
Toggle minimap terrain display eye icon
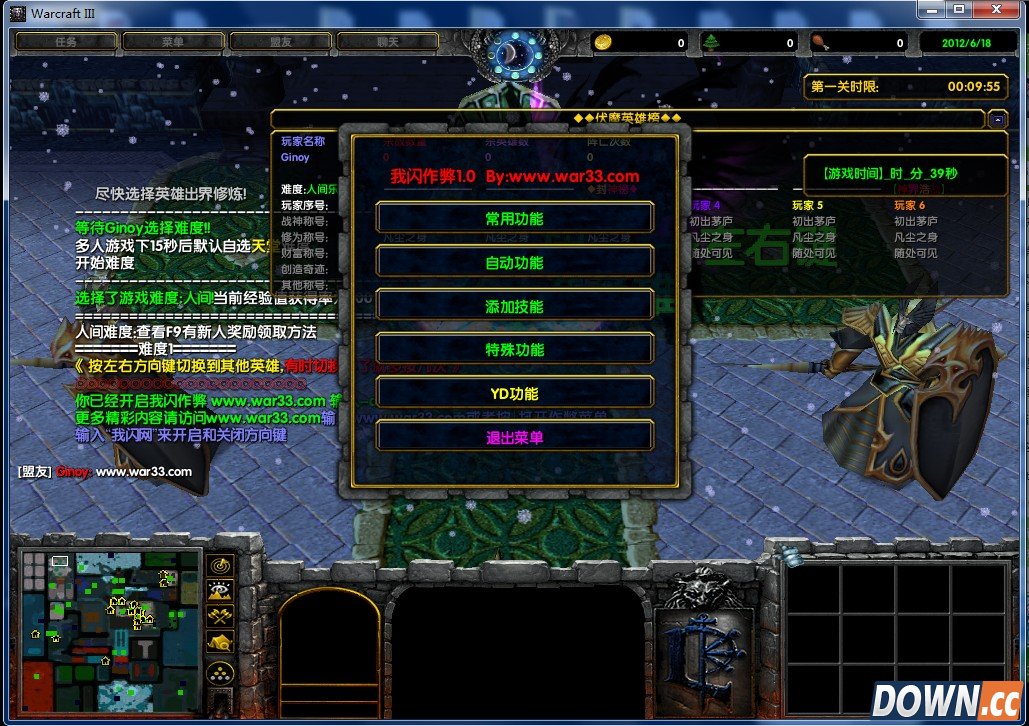220,590
